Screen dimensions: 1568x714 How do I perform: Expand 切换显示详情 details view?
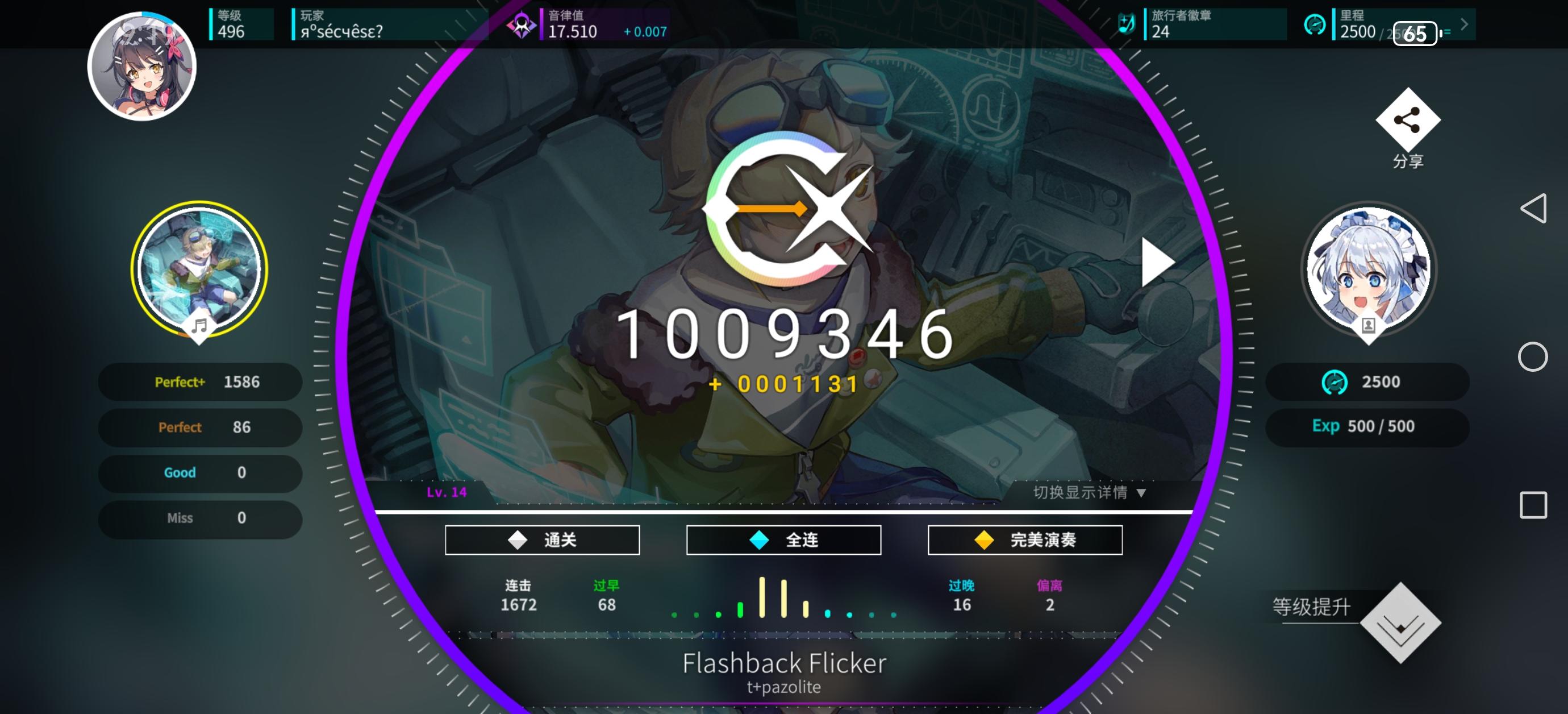tap(1092, 493)
